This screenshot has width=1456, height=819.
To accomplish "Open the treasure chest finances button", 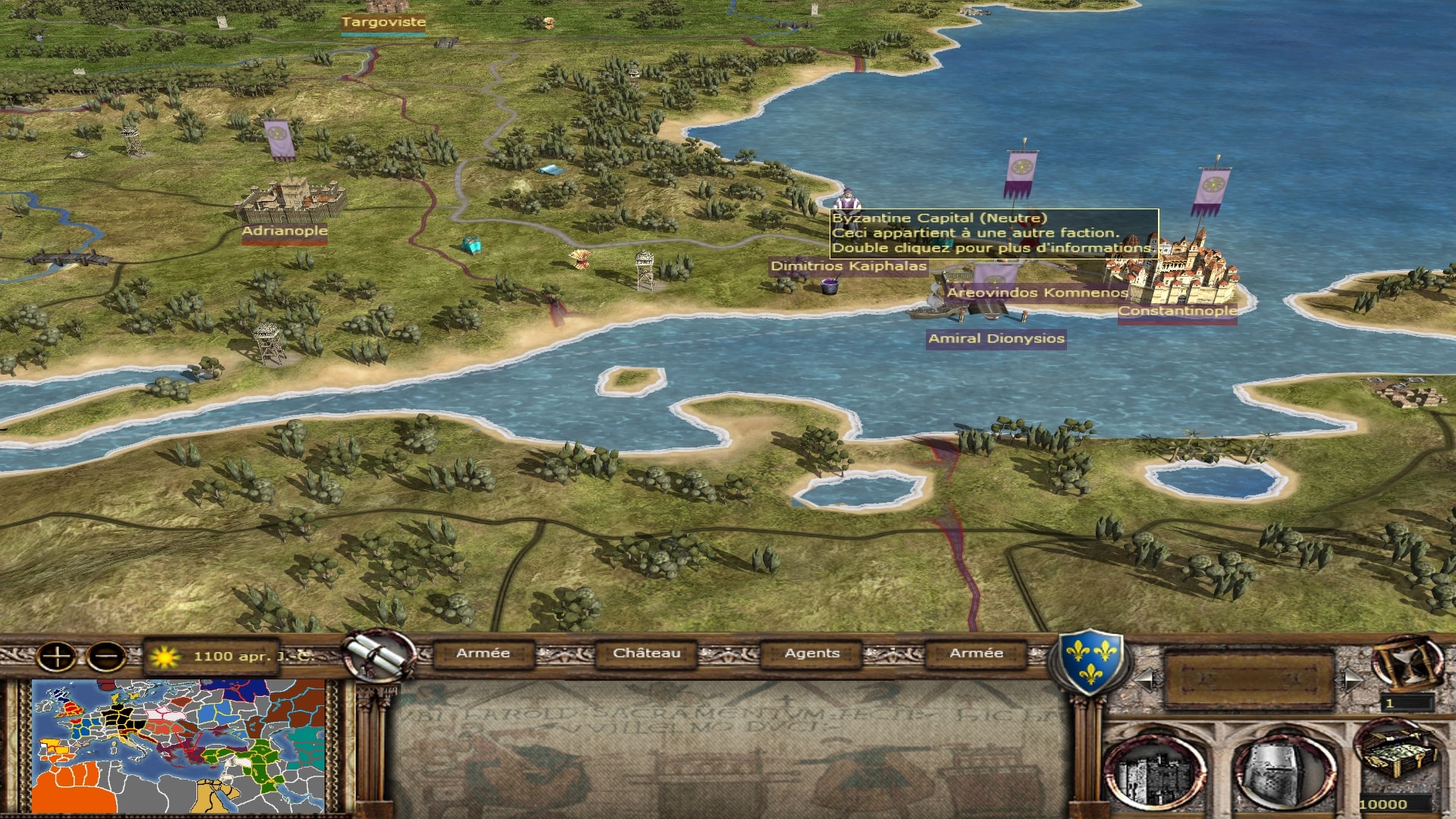I will 1397,755.
